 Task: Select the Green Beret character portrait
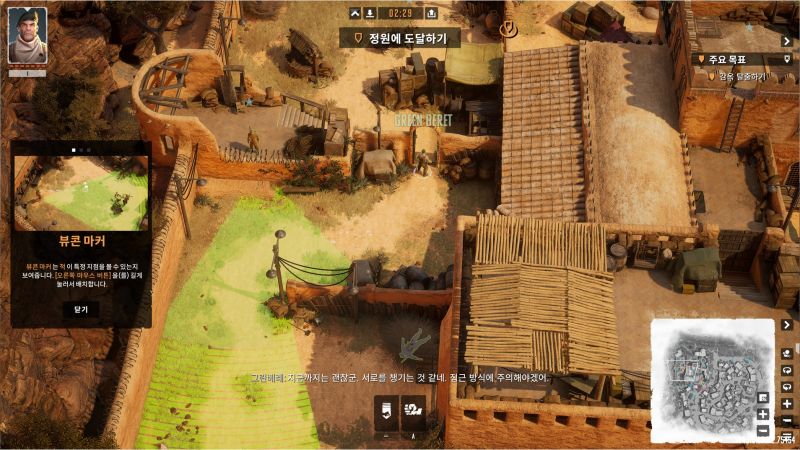click(x=28, y=36)
